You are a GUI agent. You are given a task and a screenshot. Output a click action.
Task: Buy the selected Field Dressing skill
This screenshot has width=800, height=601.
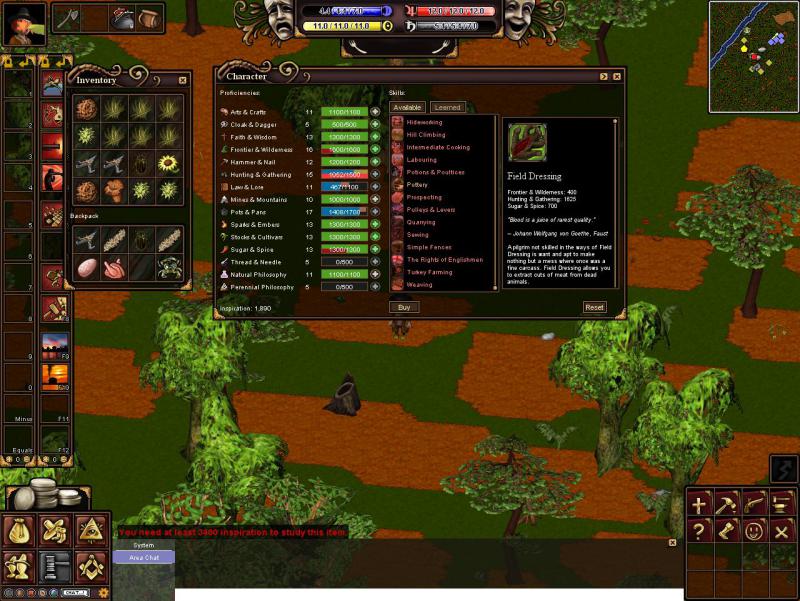click(x=404, y=307)
